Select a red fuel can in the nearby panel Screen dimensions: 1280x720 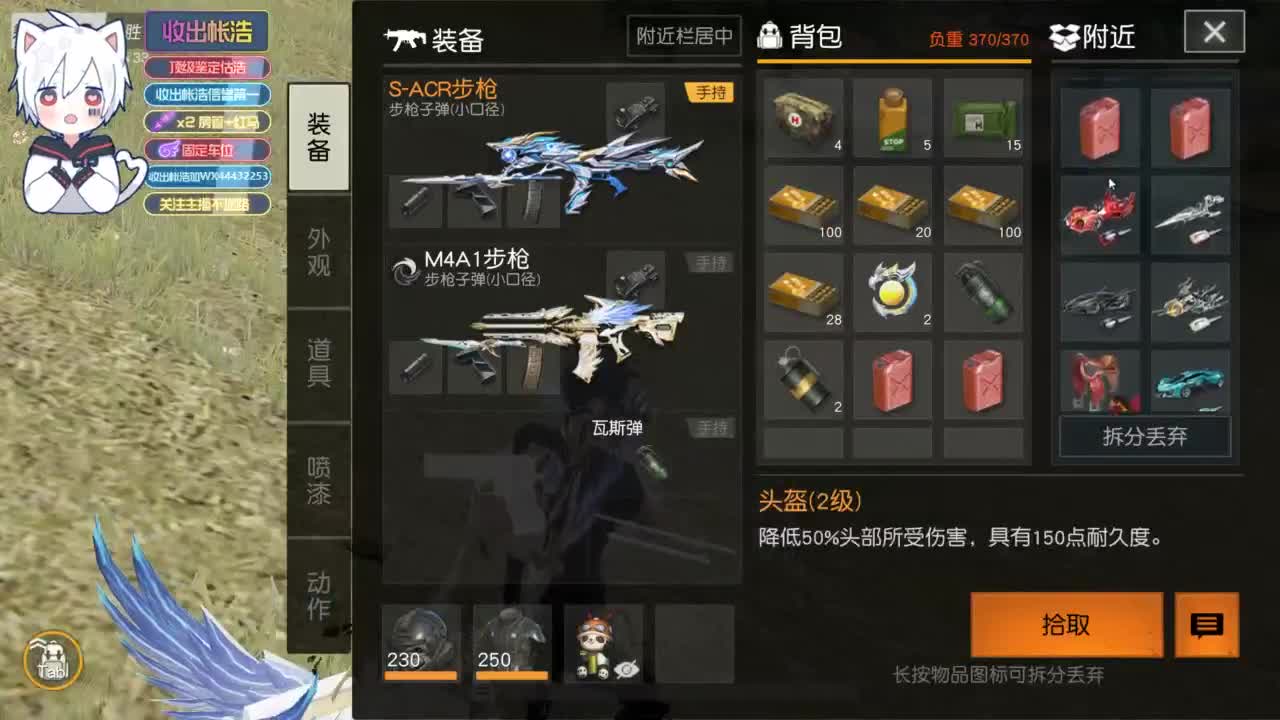point(1098,126)
